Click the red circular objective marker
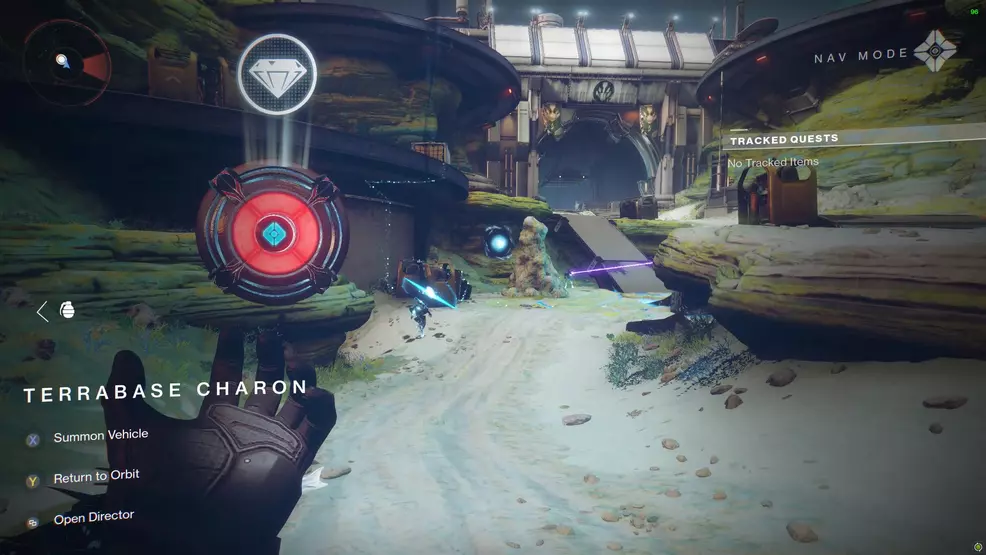The width and height of the screenshot is (986, 555). [272, 234]
